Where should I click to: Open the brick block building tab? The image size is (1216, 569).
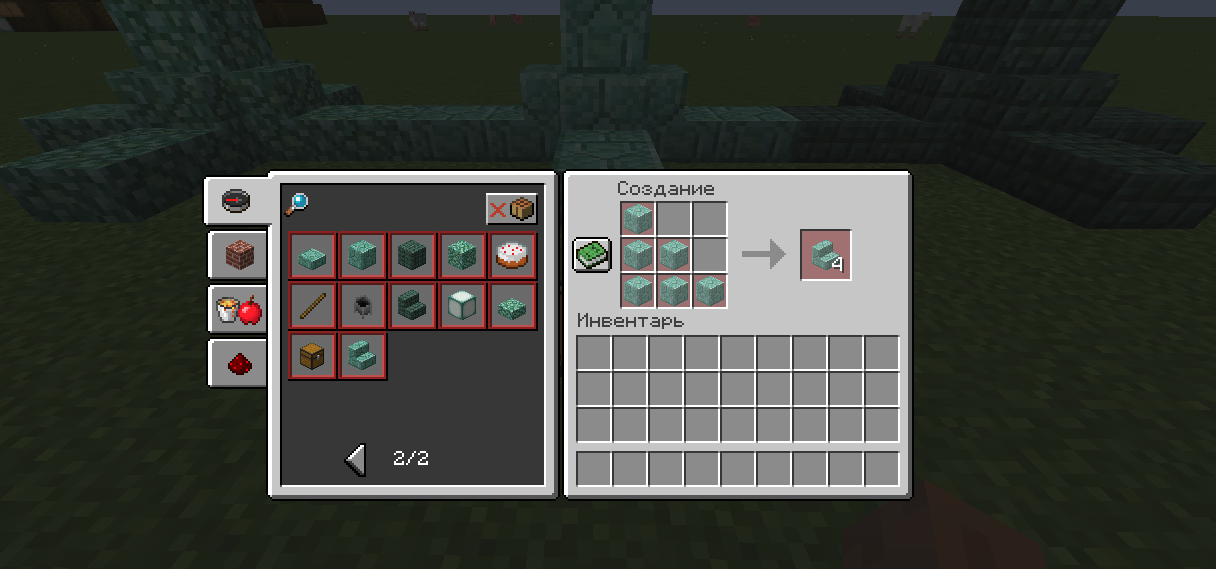point(238,256)
